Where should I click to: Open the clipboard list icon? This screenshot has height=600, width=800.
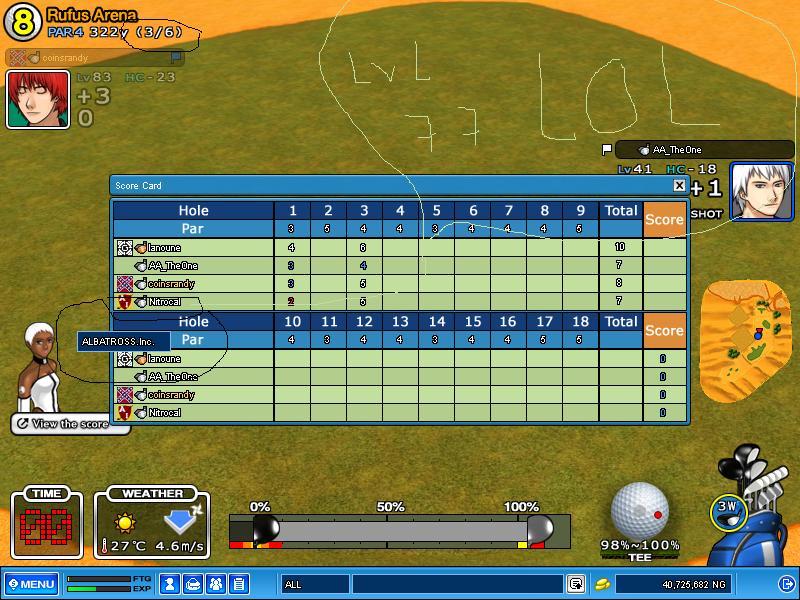pos(239,583)
